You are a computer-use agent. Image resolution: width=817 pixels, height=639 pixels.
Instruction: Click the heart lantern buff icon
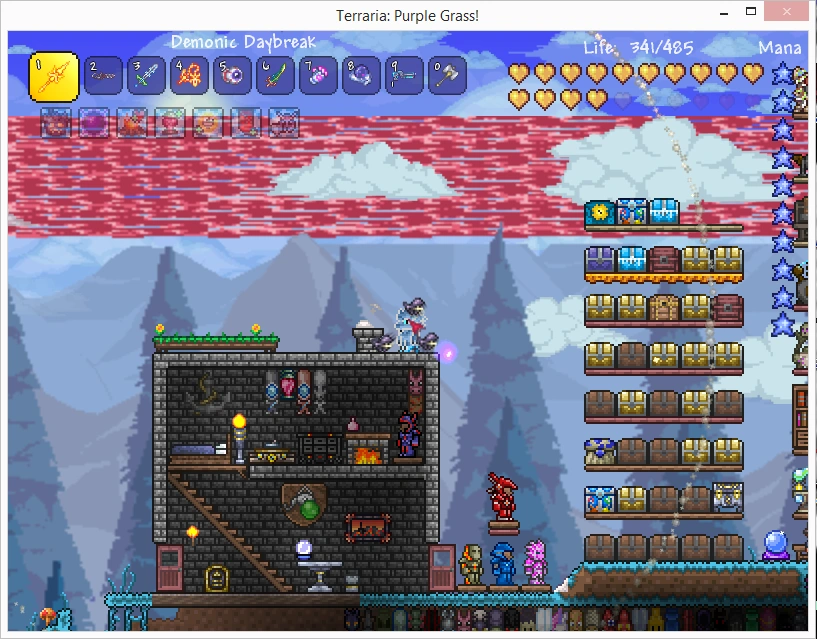[169, 122]
